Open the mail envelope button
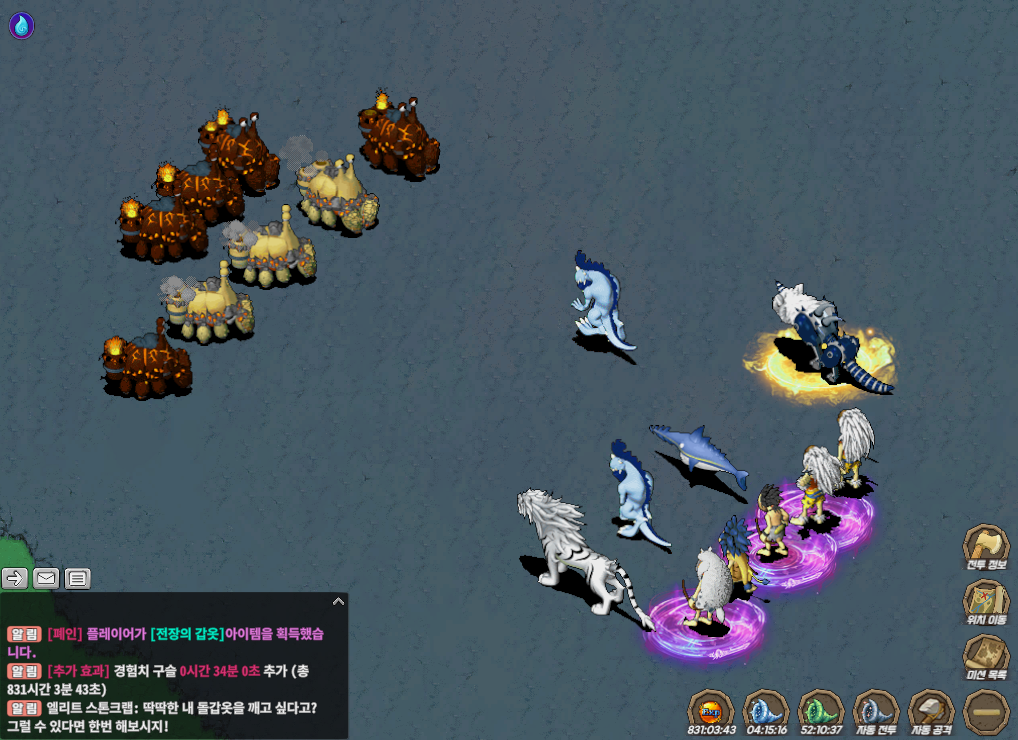The height and width of the screenshot is (740, 1018). click(x=46, y=577)
